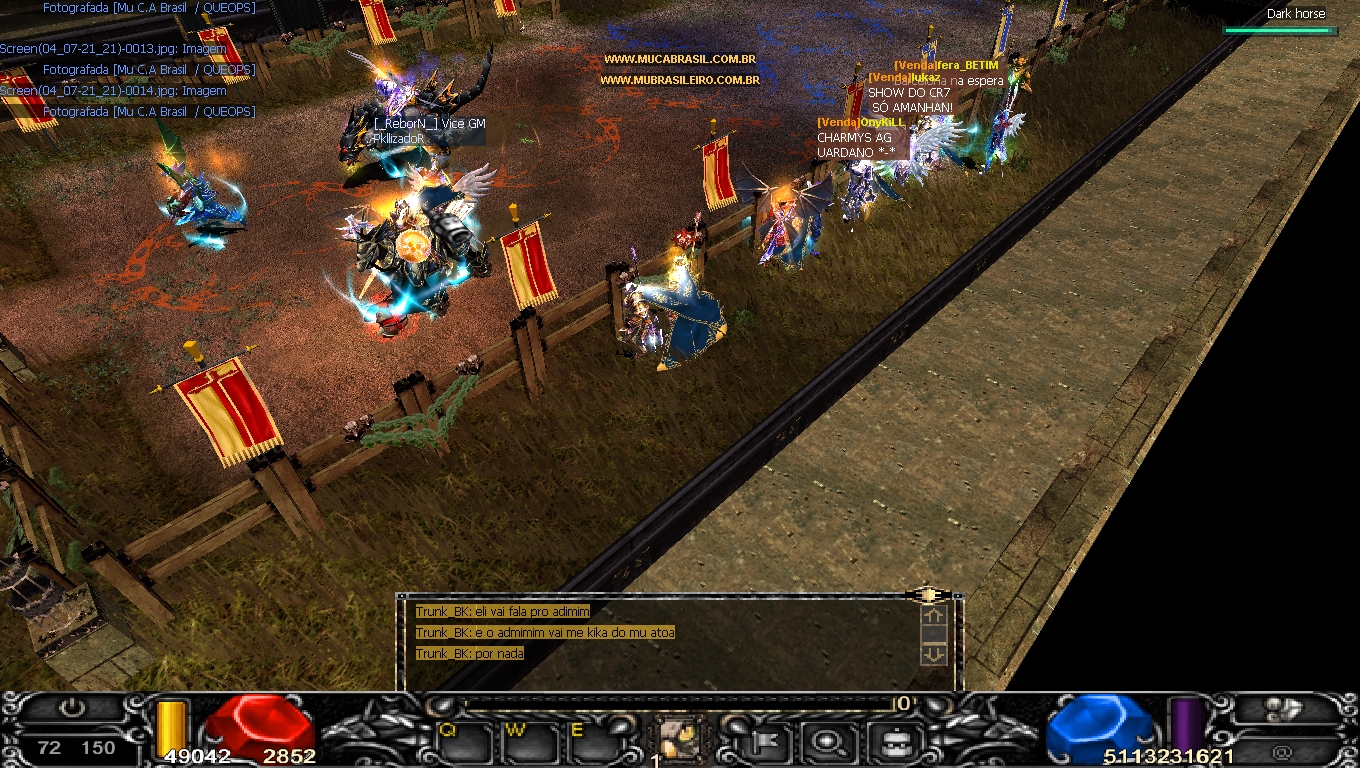Open the active skill icon slot

[x=682, y=741]
